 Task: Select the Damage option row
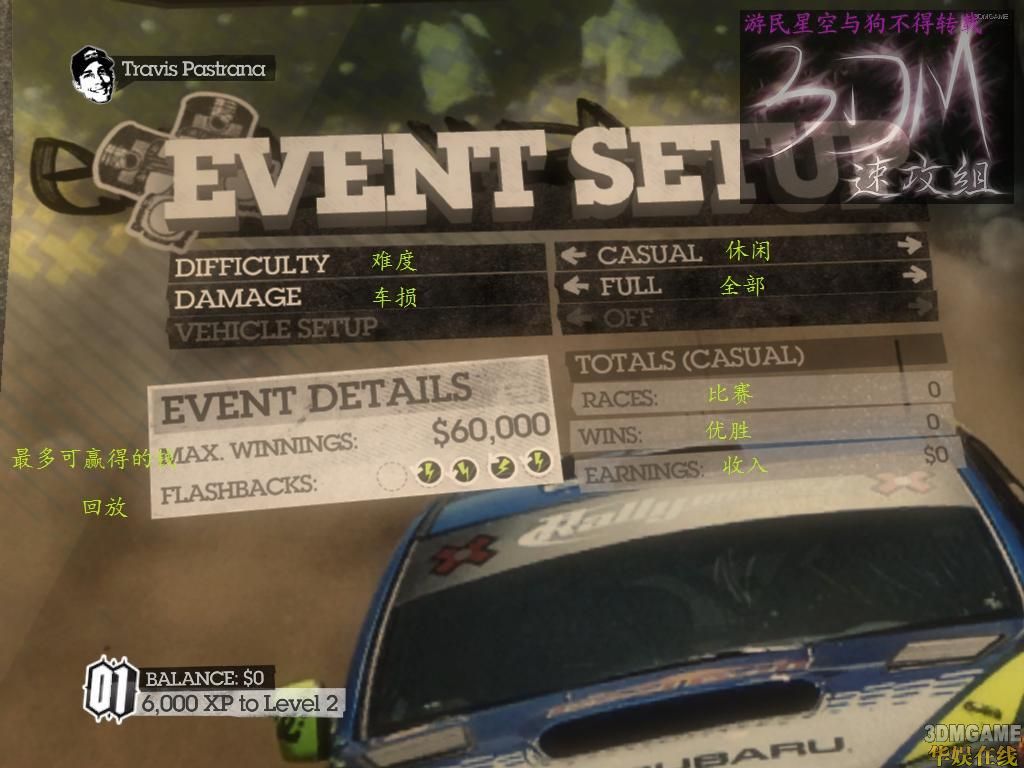pyautogui.click(x=238, y=297)
